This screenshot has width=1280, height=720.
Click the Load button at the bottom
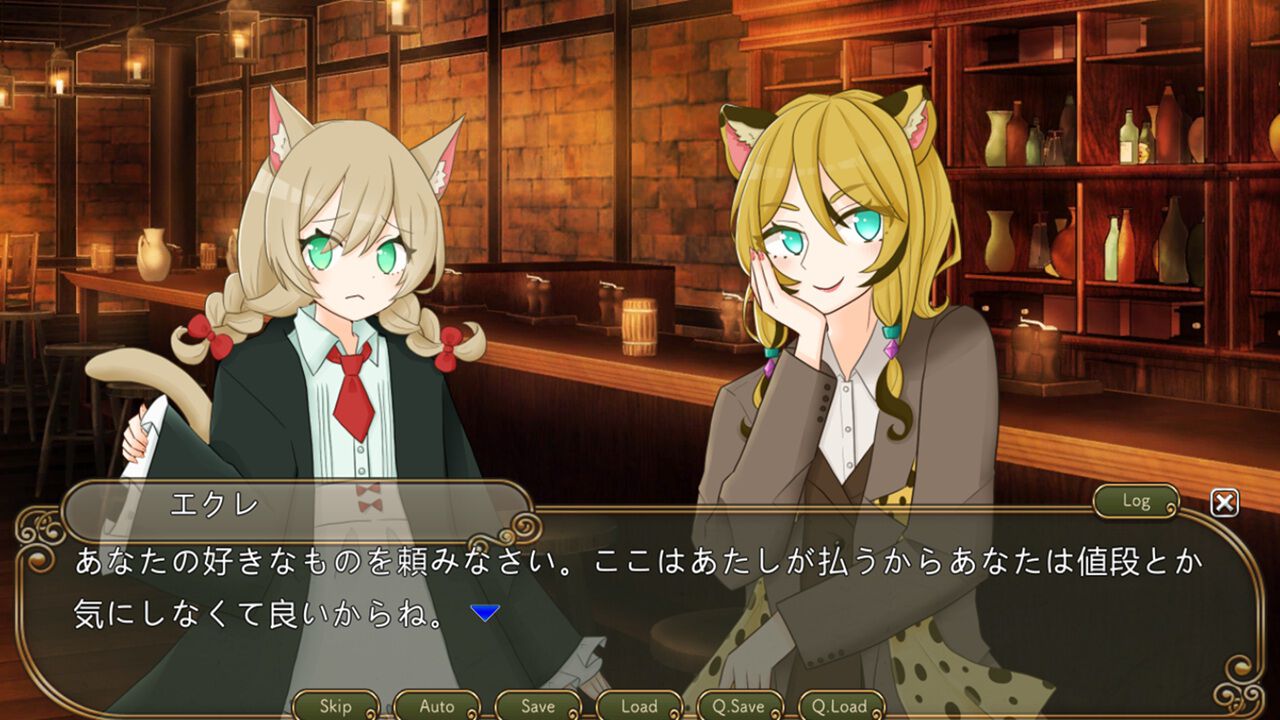pyautogui.click(x=638, y=706)
